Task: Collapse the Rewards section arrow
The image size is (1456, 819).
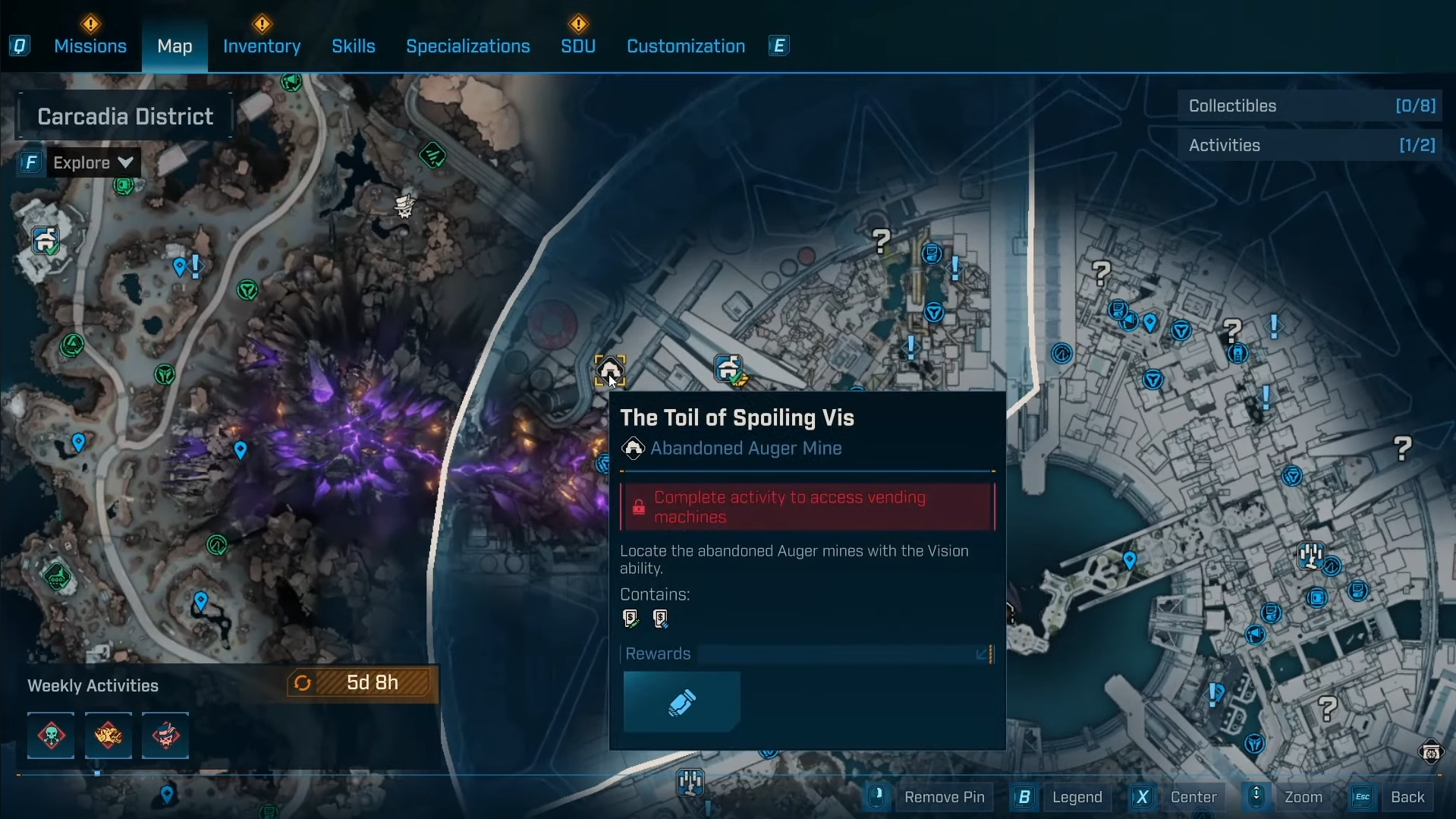Action: (x=983, y=654)
